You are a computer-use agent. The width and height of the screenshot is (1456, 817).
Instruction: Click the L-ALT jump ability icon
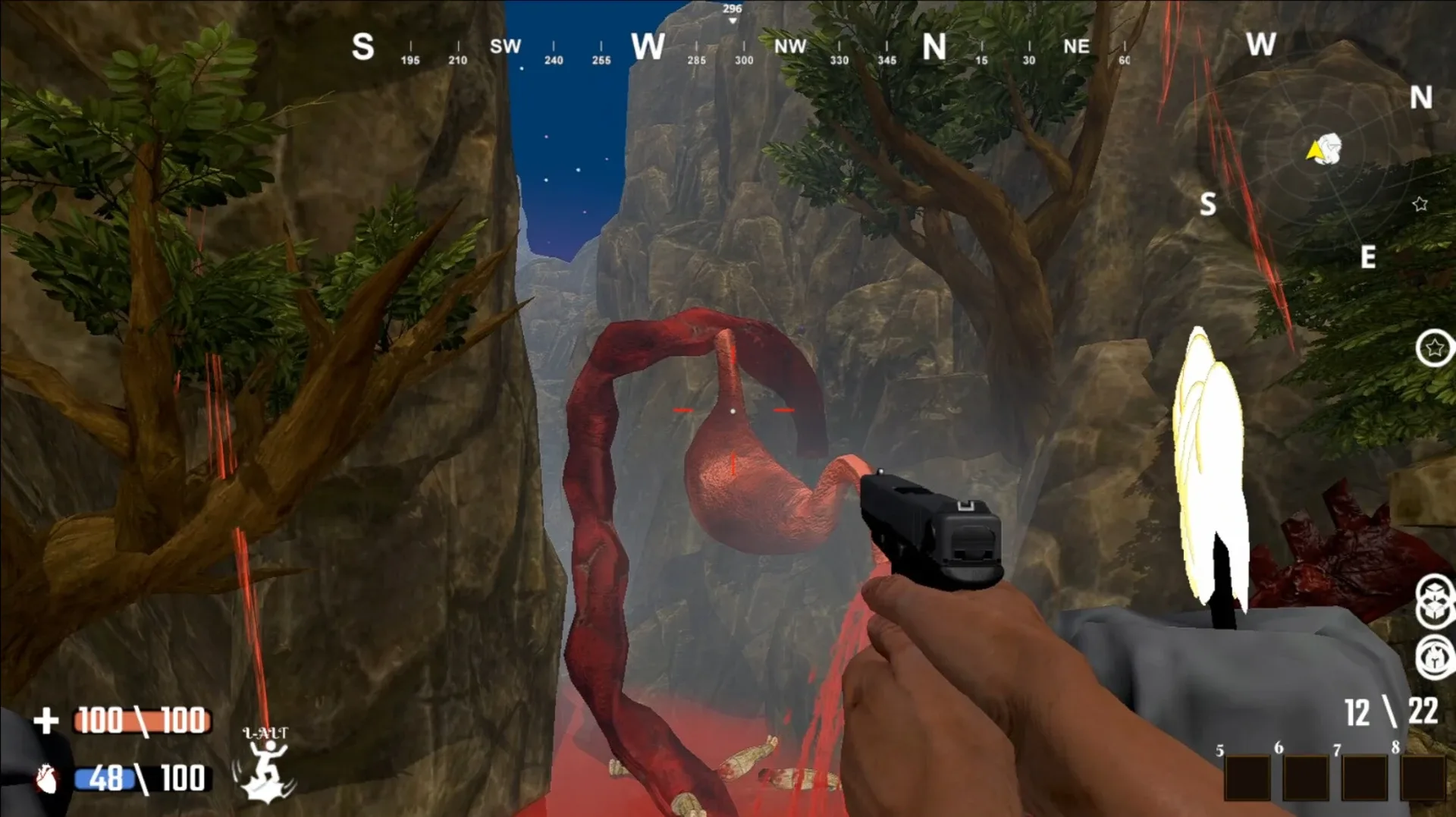[x=265, y=762]
